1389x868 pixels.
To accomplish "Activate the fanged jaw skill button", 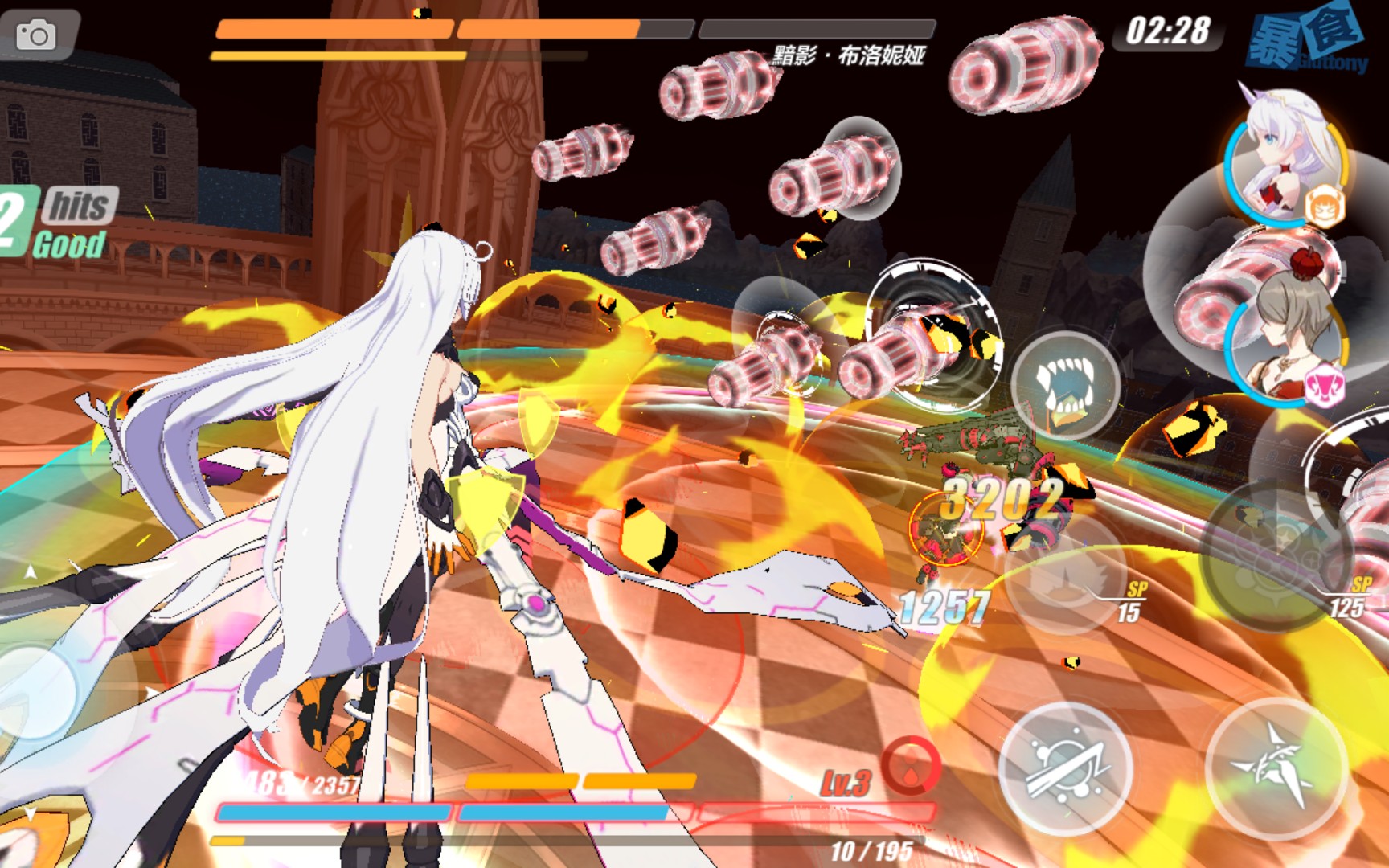I will click(1065, 385).
